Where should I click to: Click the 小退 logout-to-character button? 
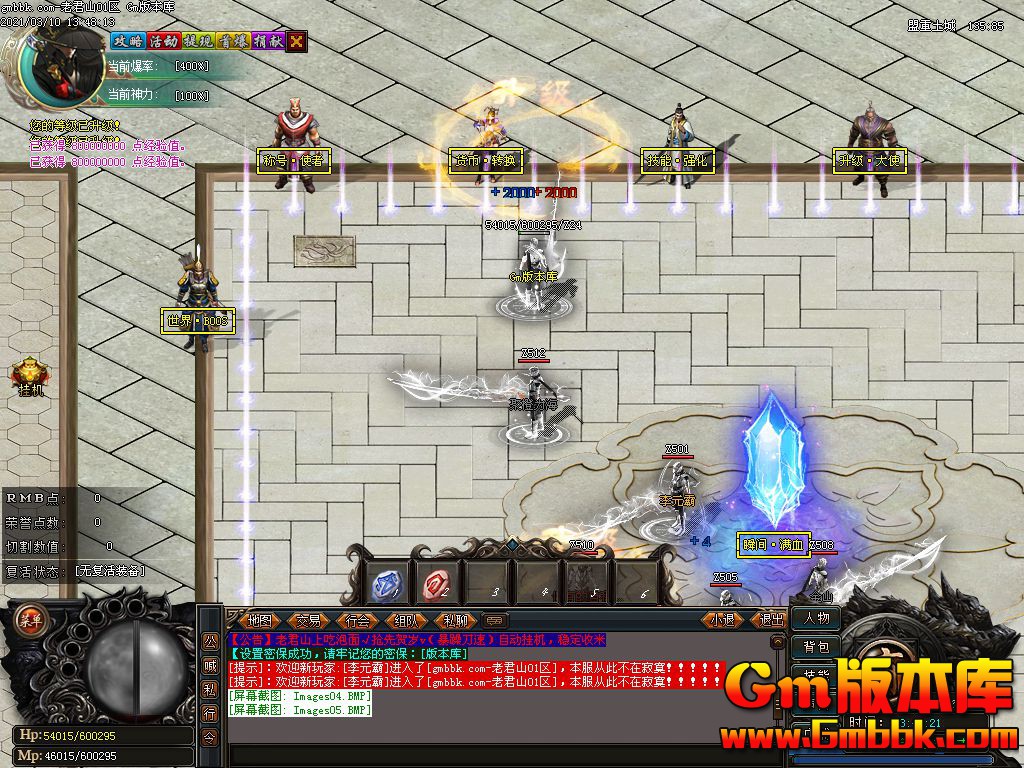[x=723, y=620]
